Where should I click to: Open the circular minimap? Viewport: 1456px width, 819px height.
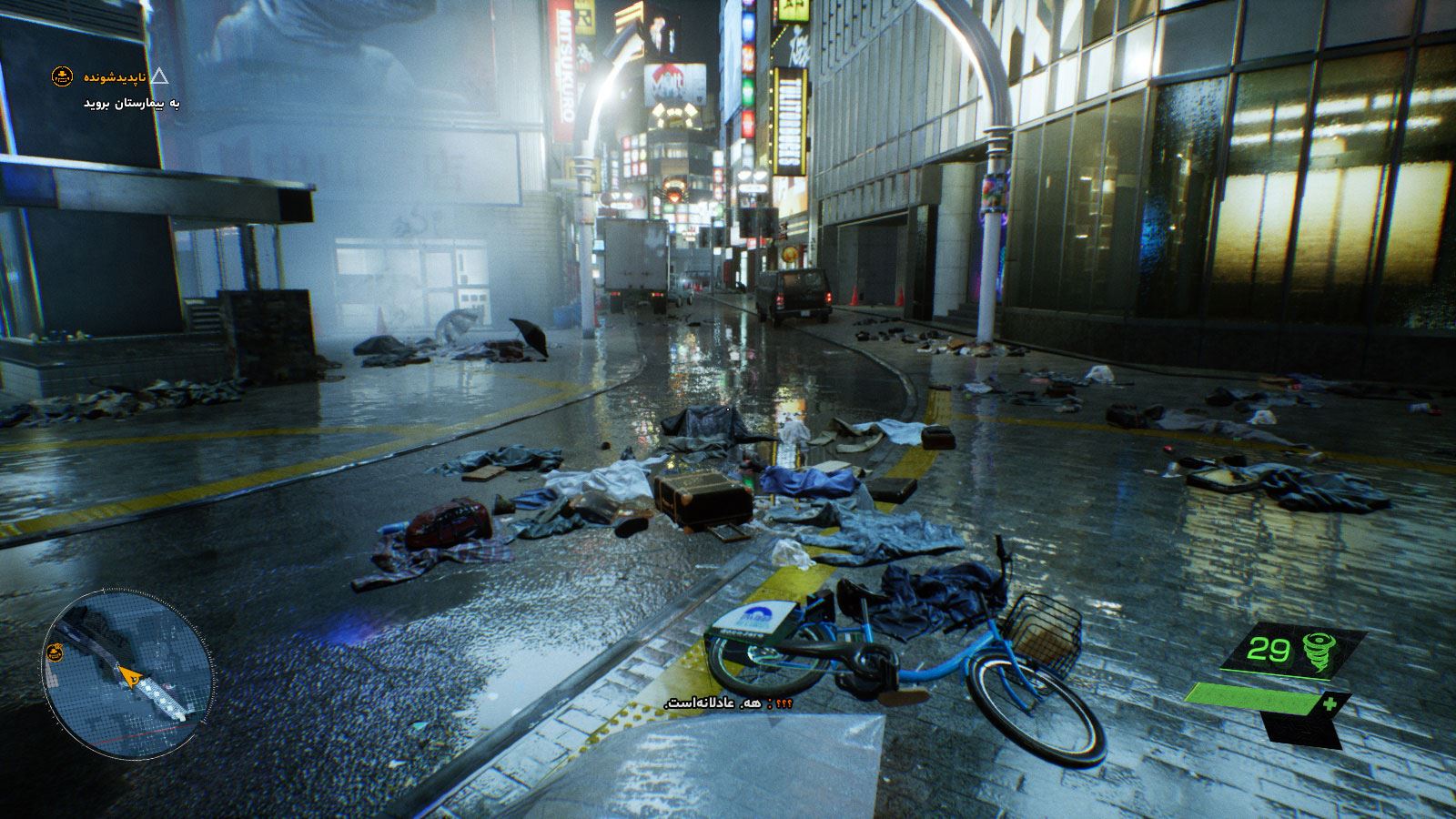tap(127, 675)
